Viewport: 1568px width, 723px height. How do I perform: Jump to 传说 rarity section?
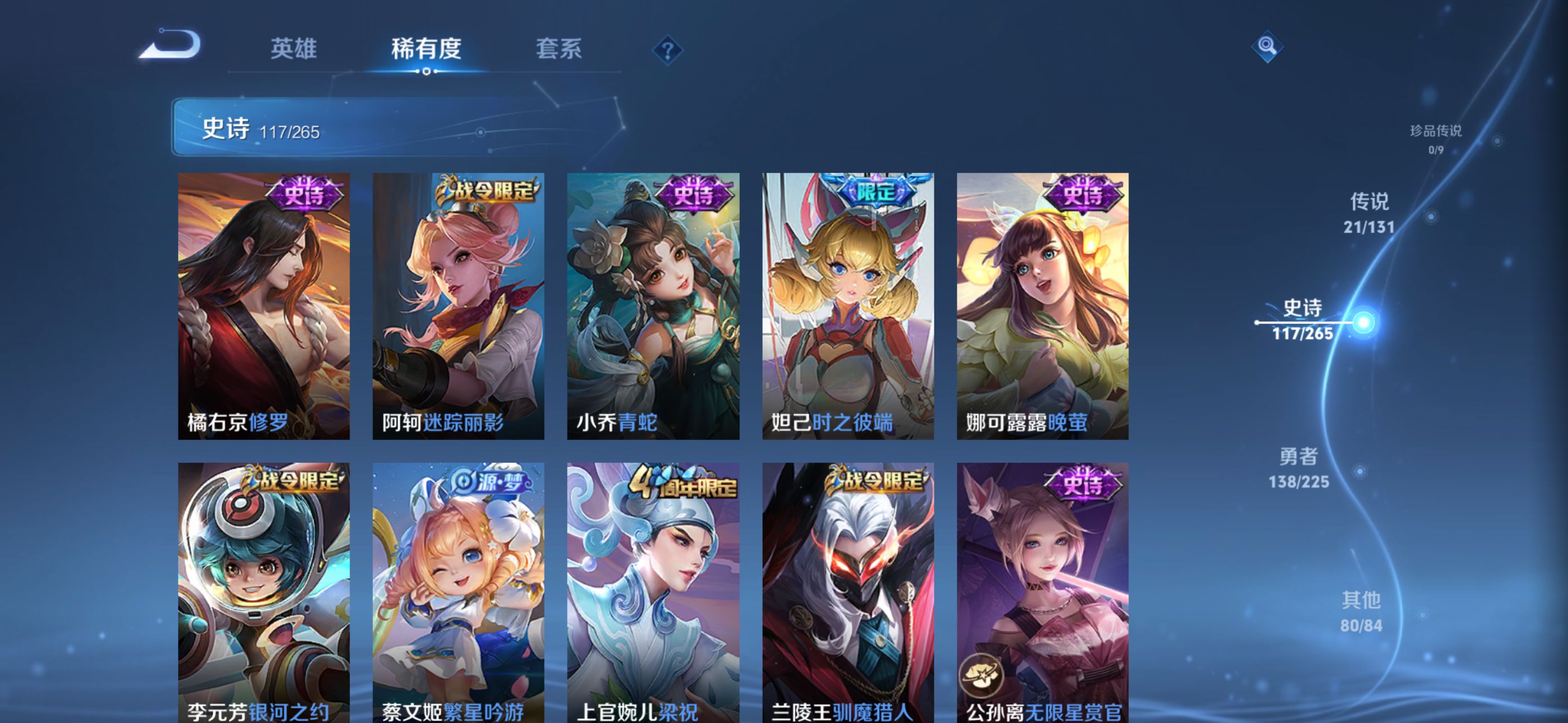1369,212
